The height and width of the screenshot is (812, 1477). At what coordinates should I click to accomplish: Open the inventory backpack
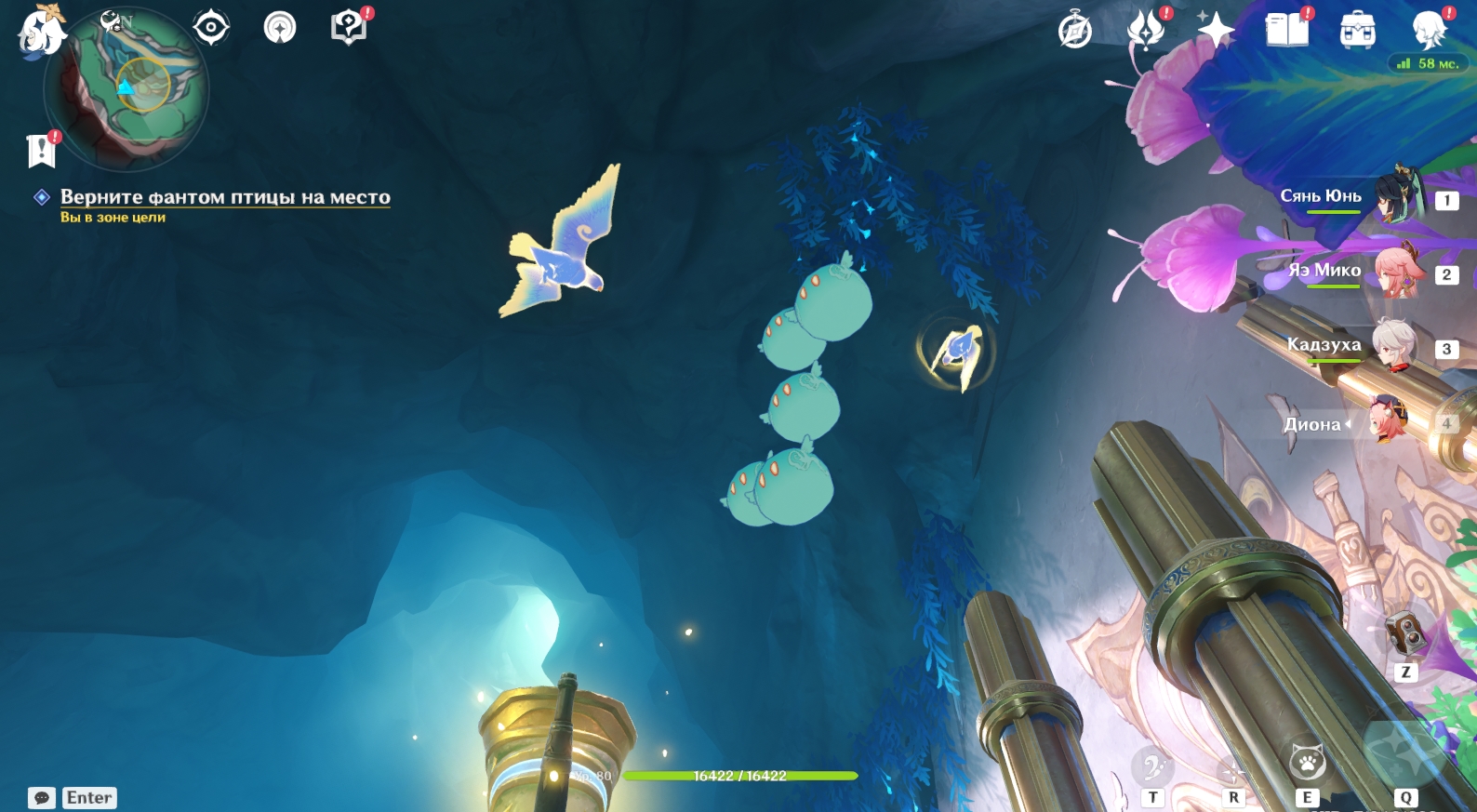coord(1357,31)
